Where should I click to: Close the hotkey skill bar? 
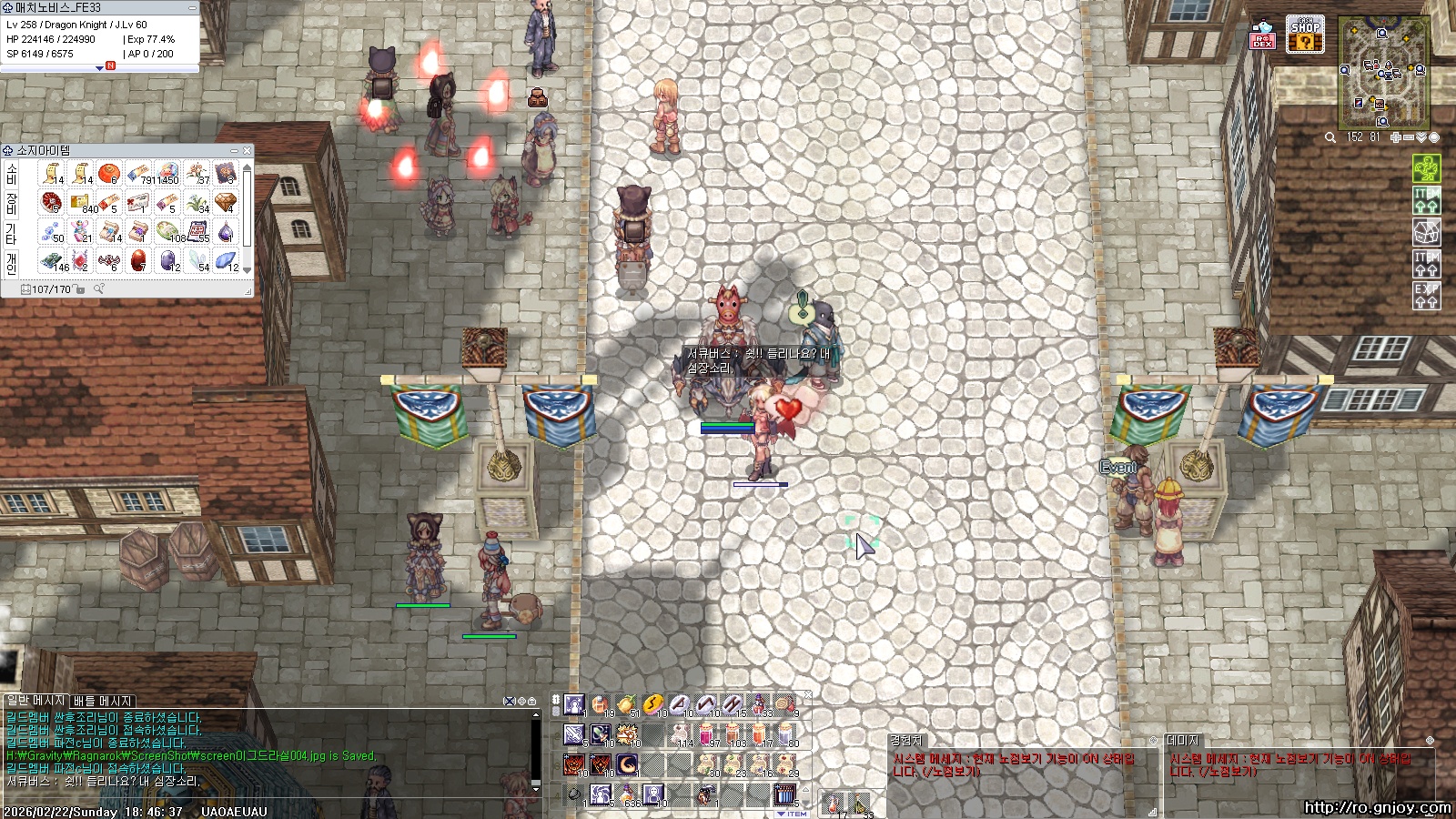(807, 695)
